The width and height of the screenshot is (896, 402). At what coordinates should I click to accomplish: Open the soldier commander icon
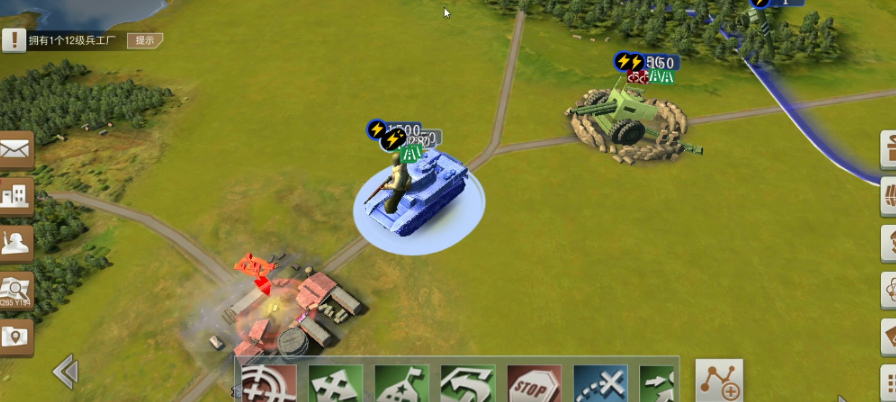[17, 243]
